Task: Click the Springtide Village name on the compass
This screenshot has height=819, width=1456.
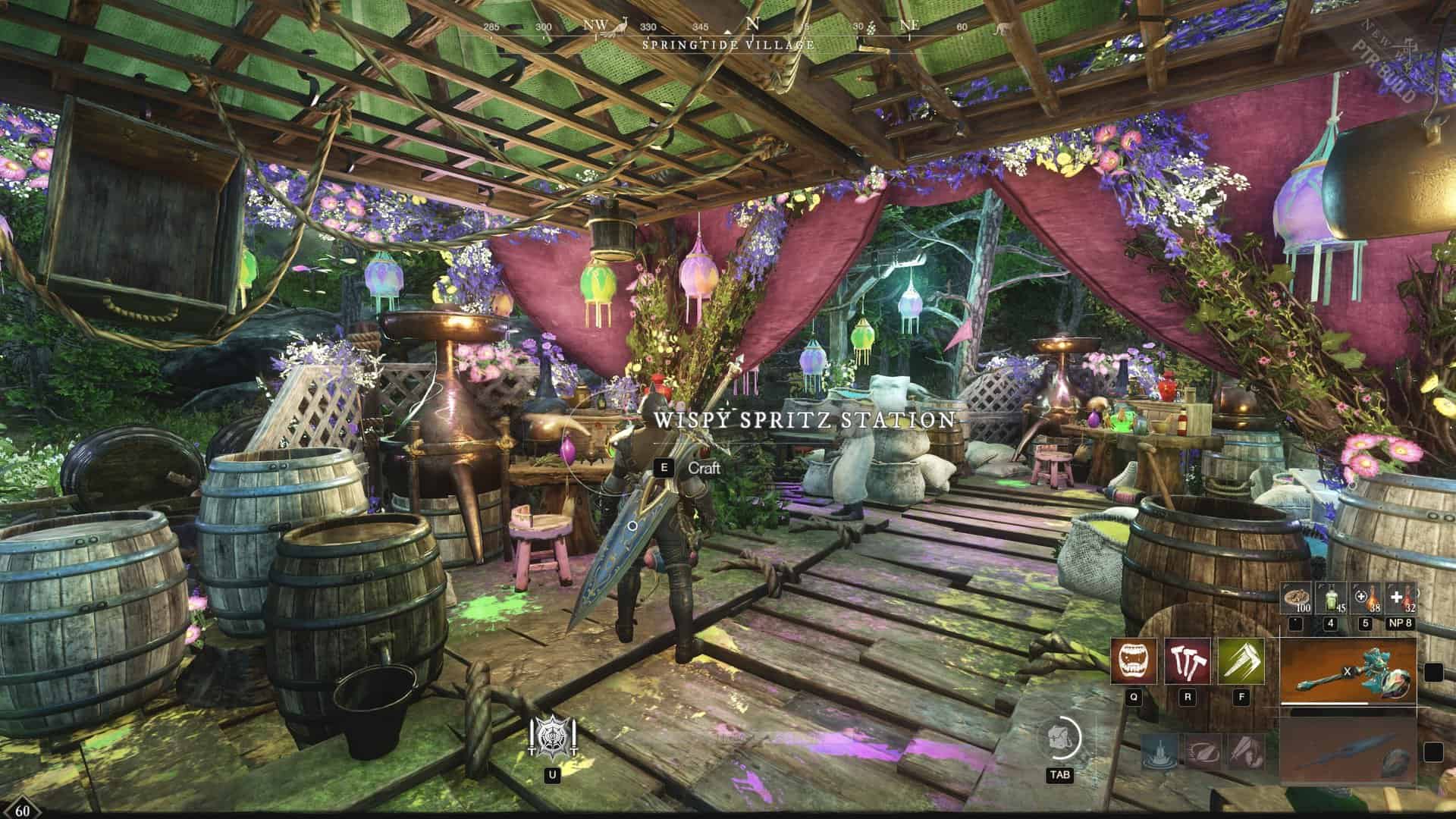Action: click(x=728, y=44)
